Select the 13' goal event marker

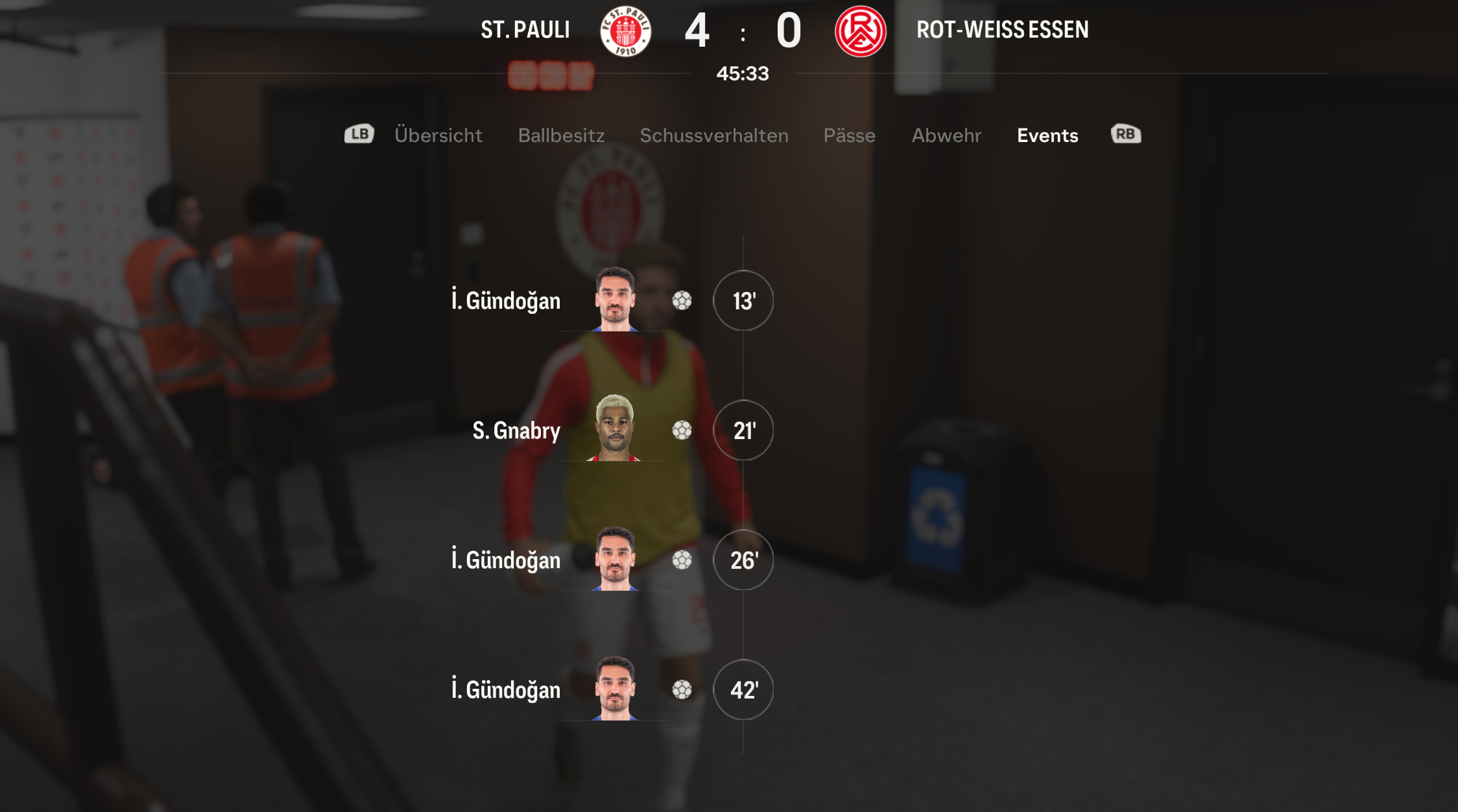coord(743,300)
